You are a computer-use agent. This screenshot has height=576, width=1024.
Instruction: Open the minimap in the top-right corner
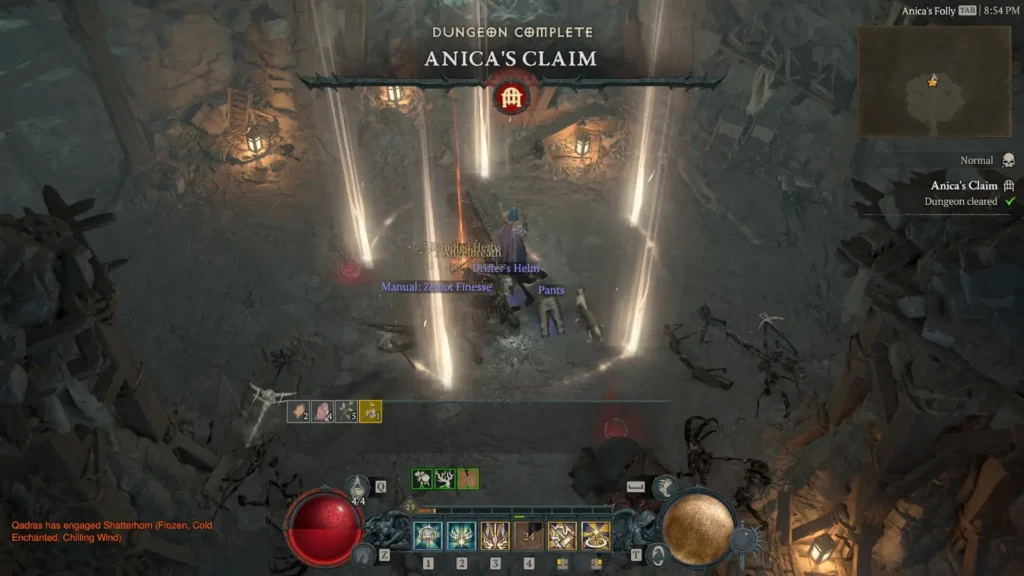tap(934, 81)
